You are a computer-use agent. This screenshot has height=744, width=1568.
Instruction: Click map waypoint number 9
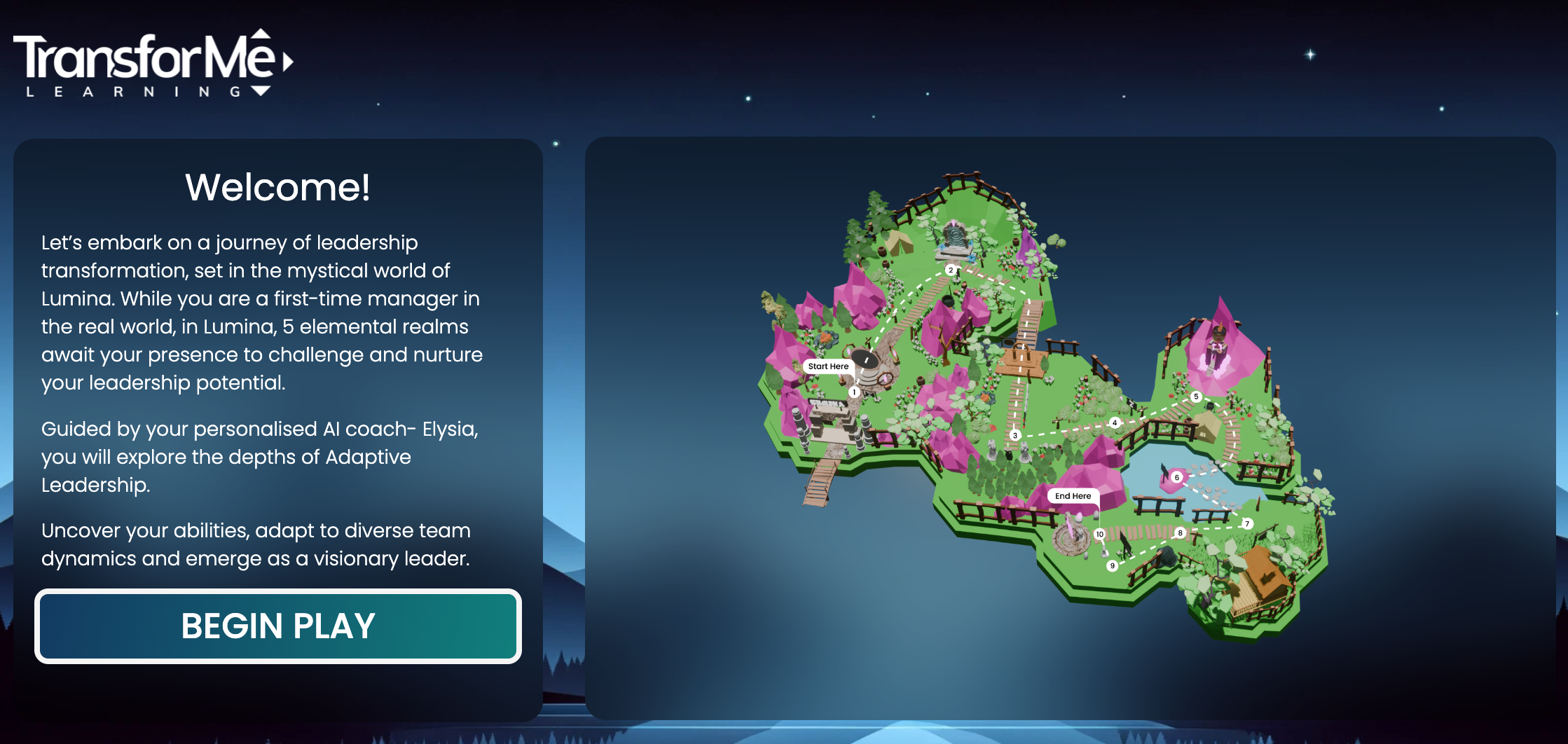(1112, 565)
